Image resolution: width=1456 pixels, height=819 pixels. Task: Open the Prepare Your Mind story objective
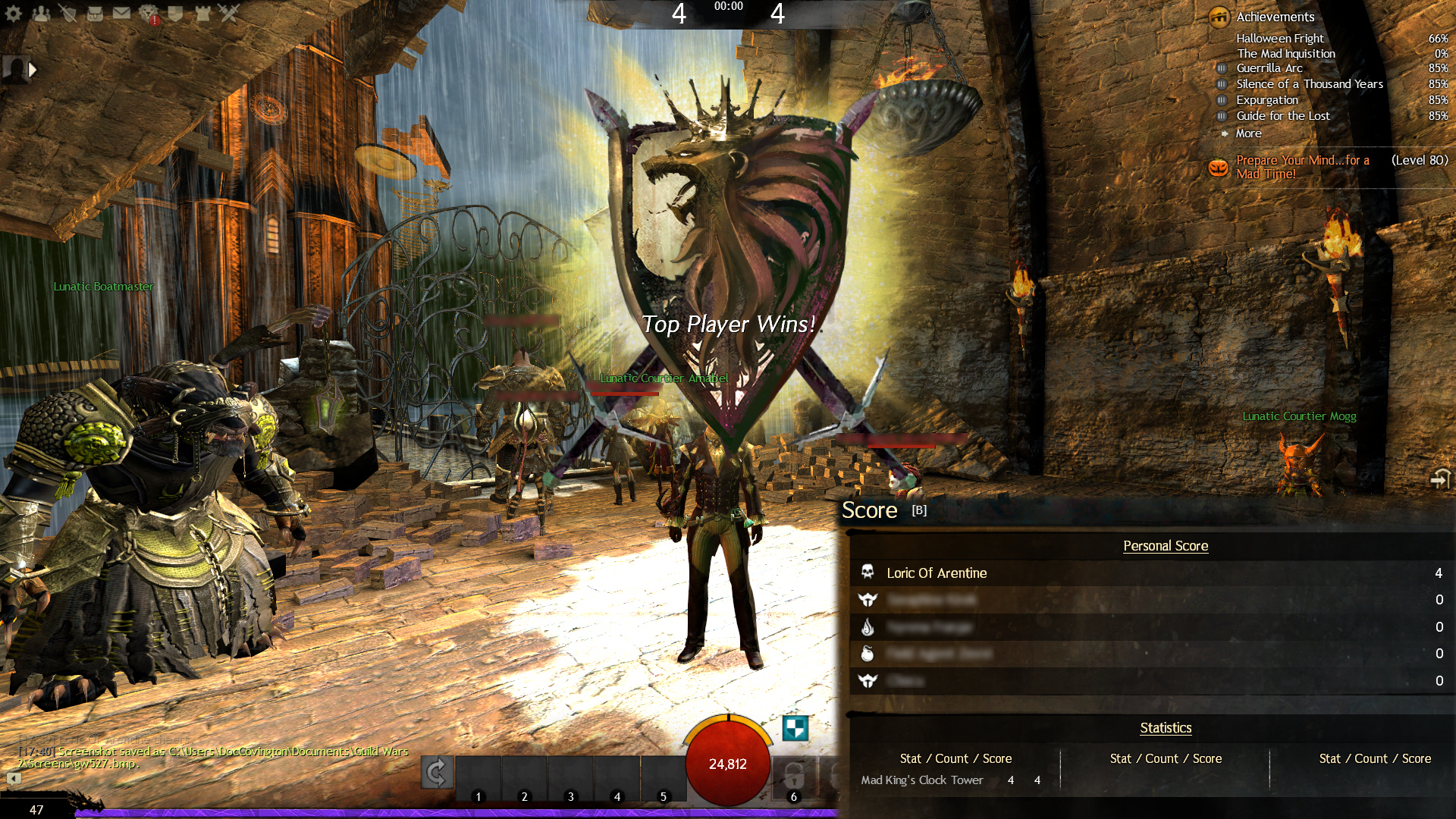click(x=1302, y=167)
